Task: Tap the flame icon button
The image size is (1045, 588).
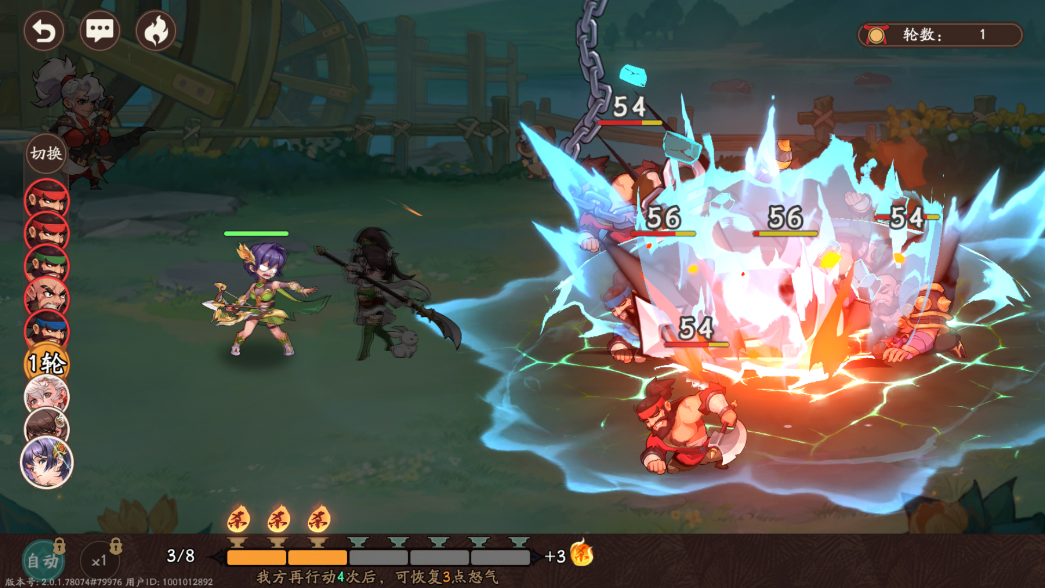Action: click(155, 31)
